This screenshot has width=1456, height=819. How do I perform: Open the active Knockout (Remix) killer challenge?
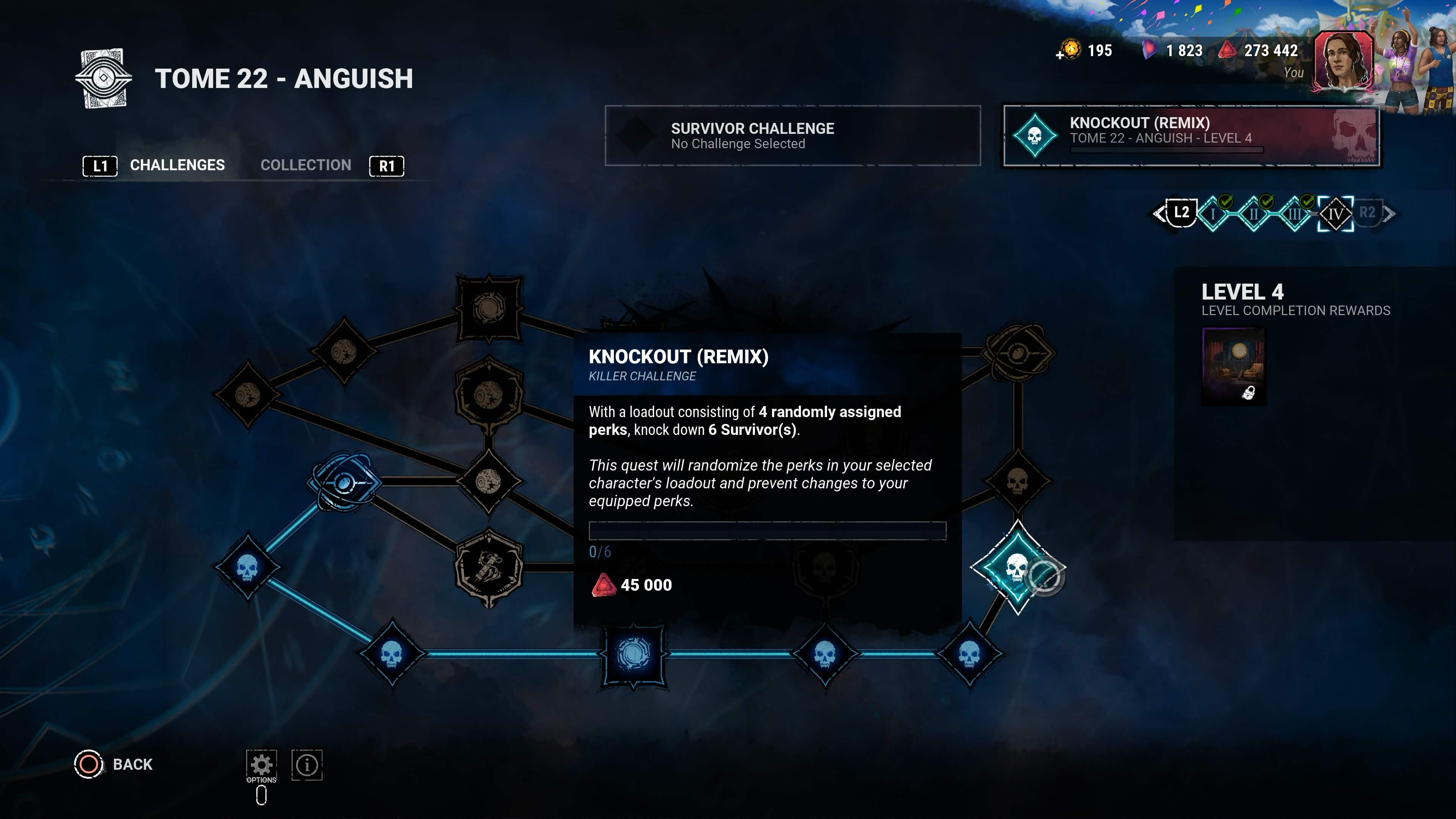pyautogui.click(x=1191, y=136)
